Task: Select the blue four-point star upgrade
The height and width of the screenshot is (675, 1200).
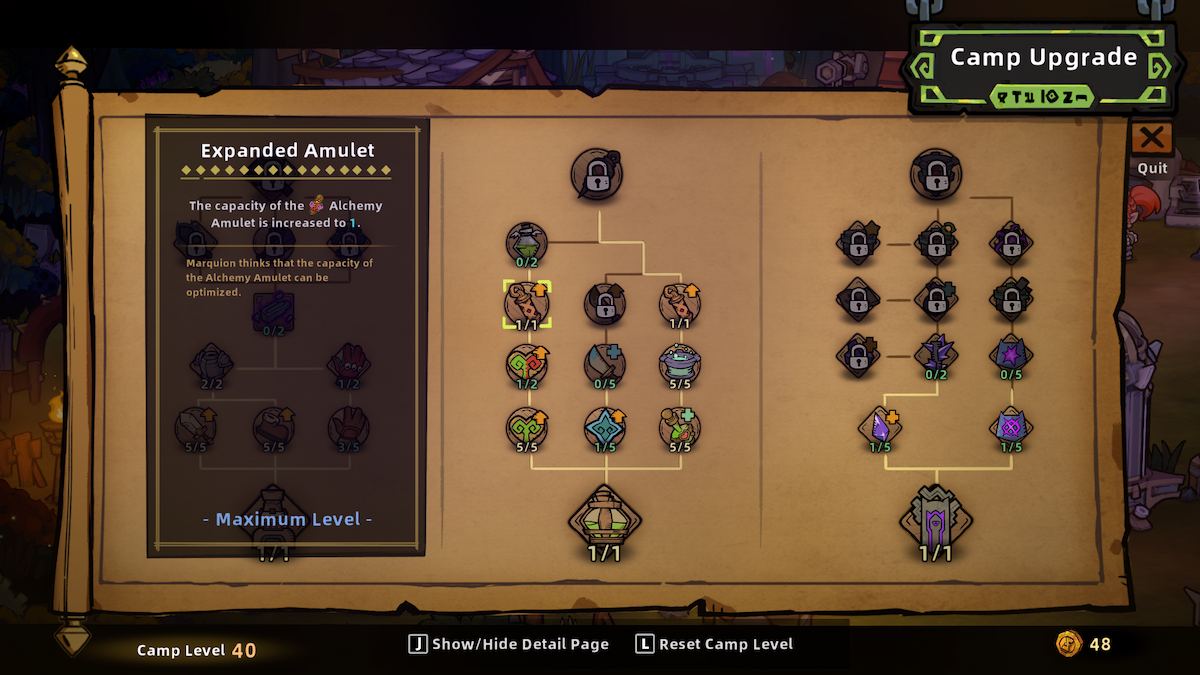Action: 605,427
